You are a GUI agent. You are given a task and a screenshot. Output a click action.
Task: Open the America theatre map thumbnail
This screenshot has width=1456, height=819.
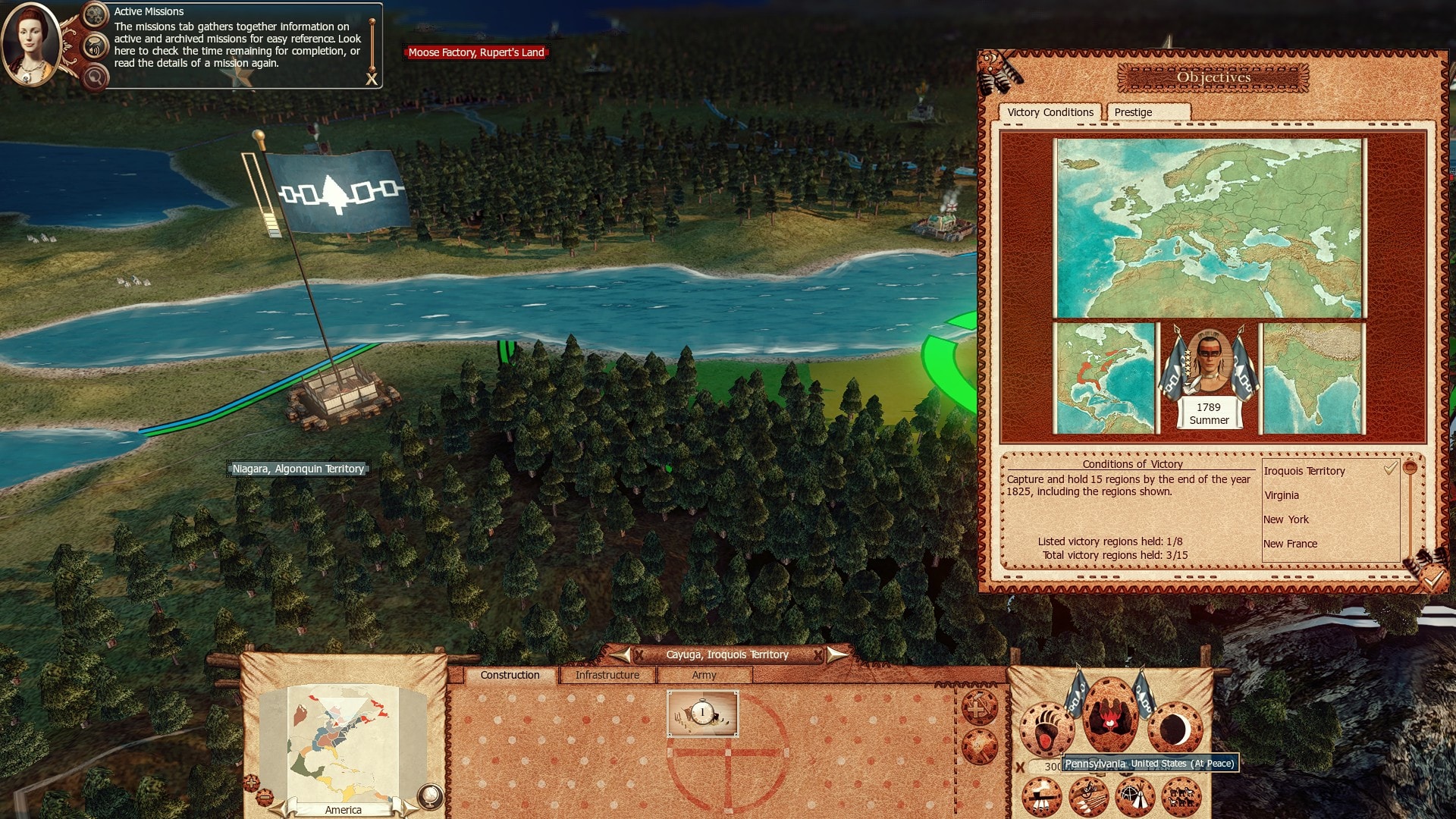pyautogui.click(x=1105, y=378)
